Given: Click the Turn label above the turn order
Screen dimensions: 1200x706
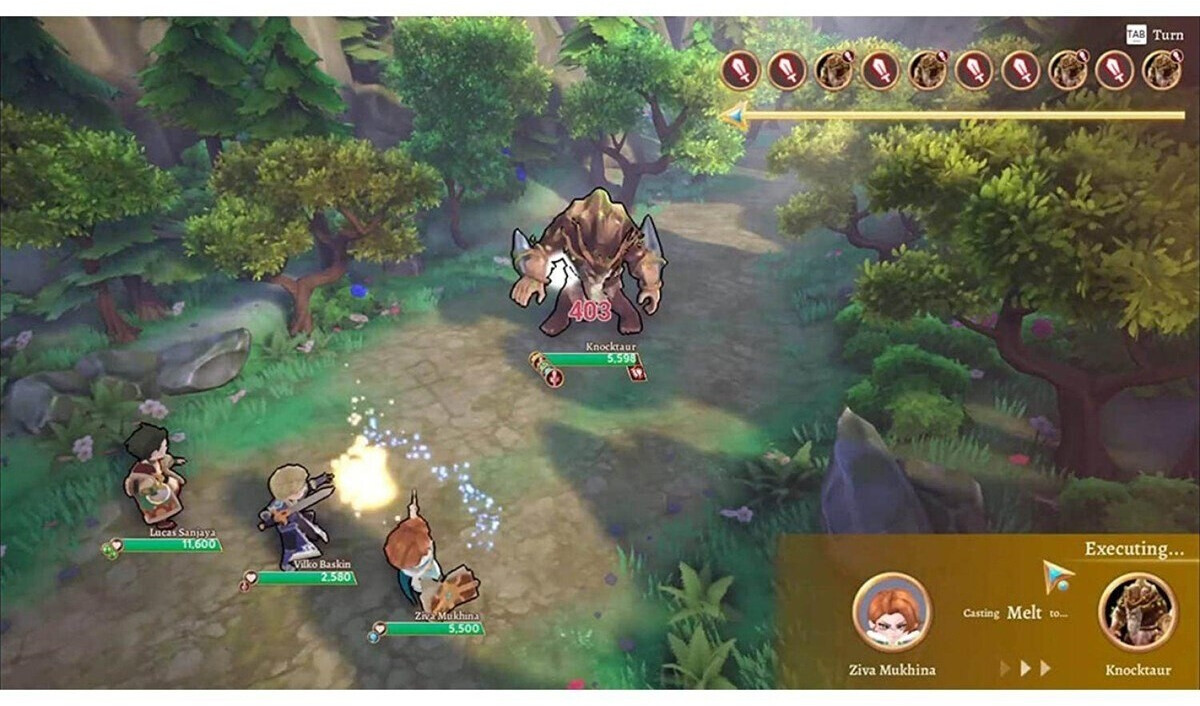Looking at the screenshot, I should 1167,34.
